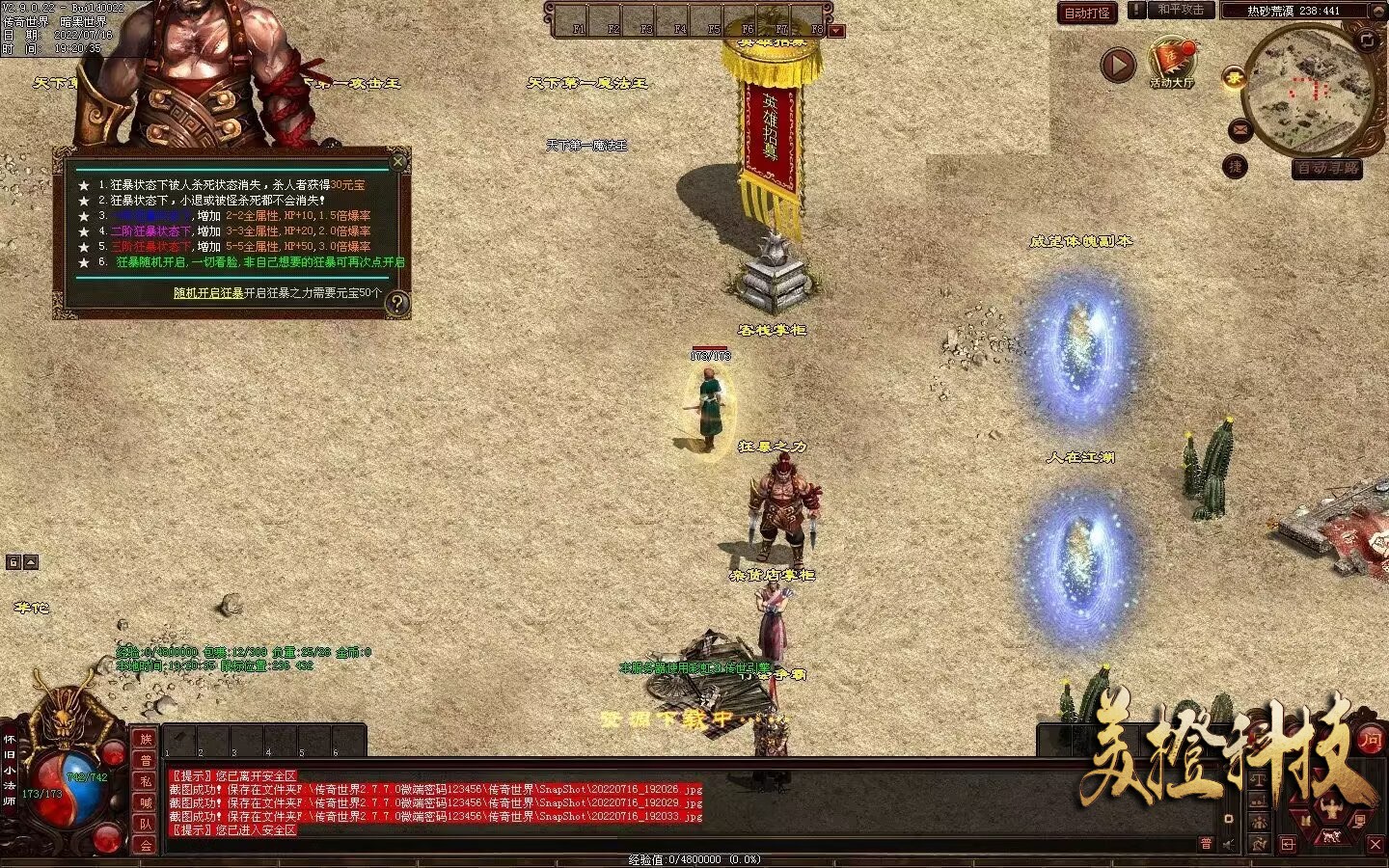The image size is (1389, 868).
Task: Open the 捷 shortcut button
Action: click(1235, 167)
